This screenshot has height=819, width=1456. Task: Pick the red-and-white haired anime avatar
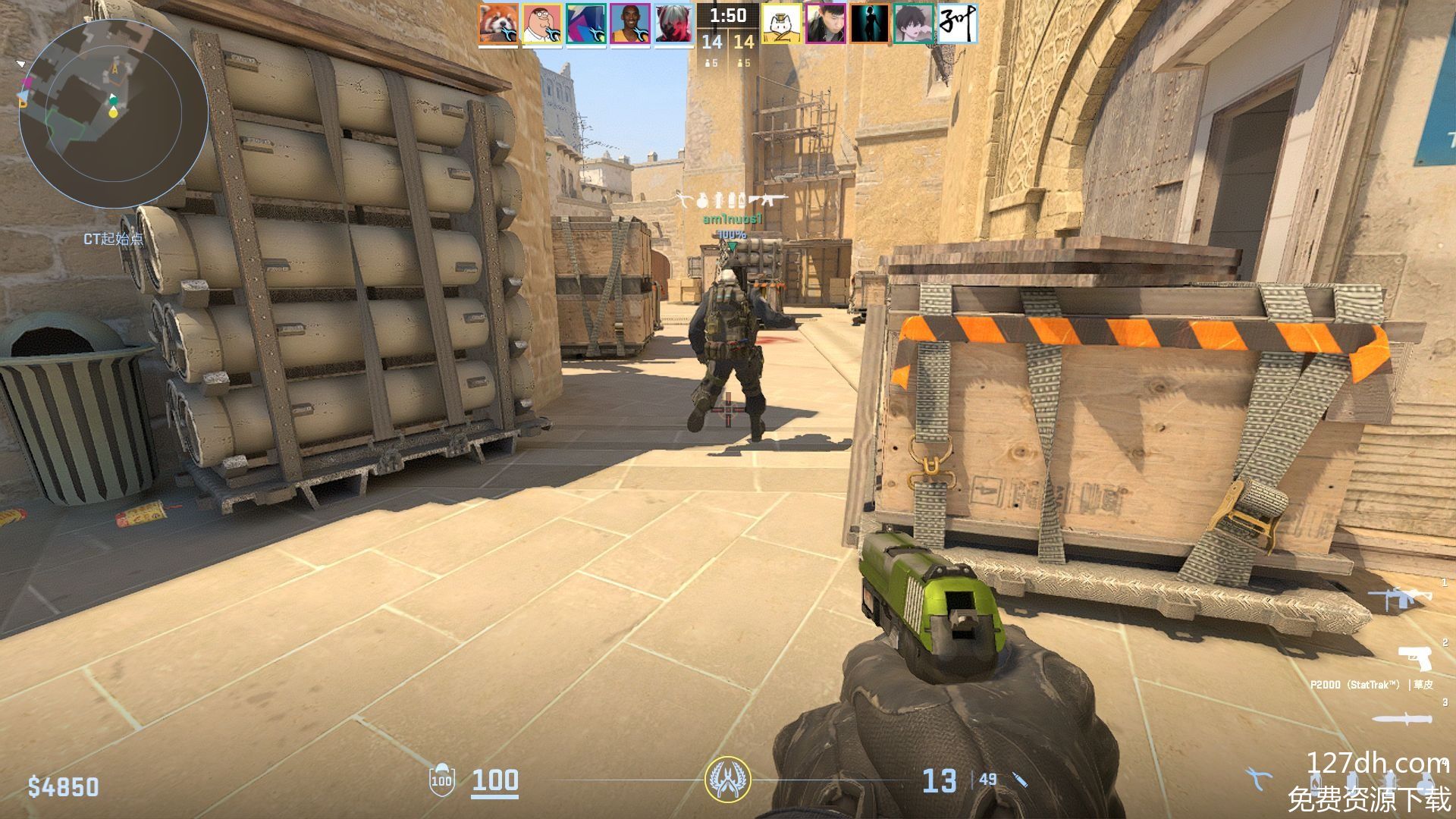[673, 24]
